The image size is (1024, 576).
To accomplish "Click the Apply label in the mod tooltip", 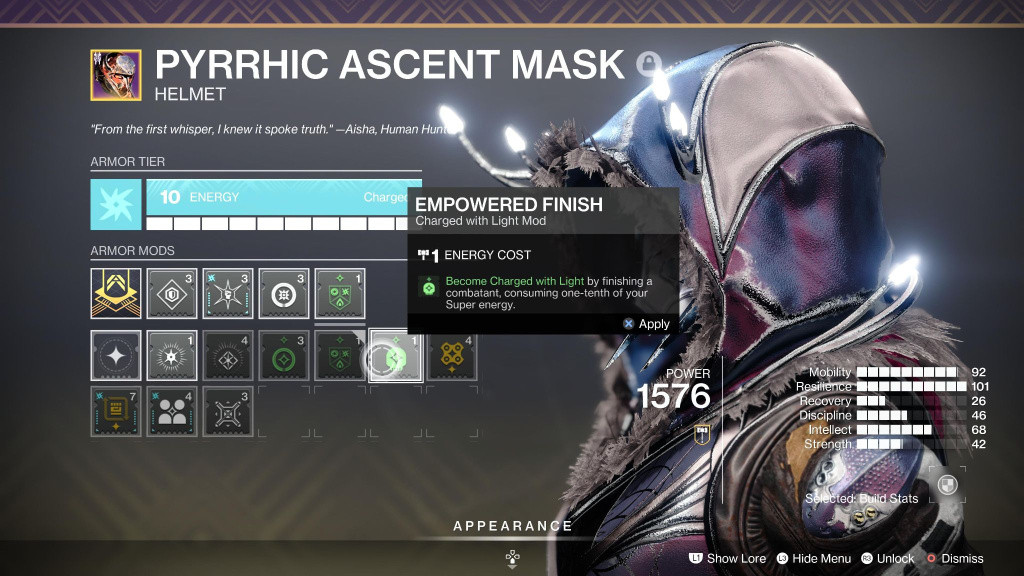I will 654,324.
